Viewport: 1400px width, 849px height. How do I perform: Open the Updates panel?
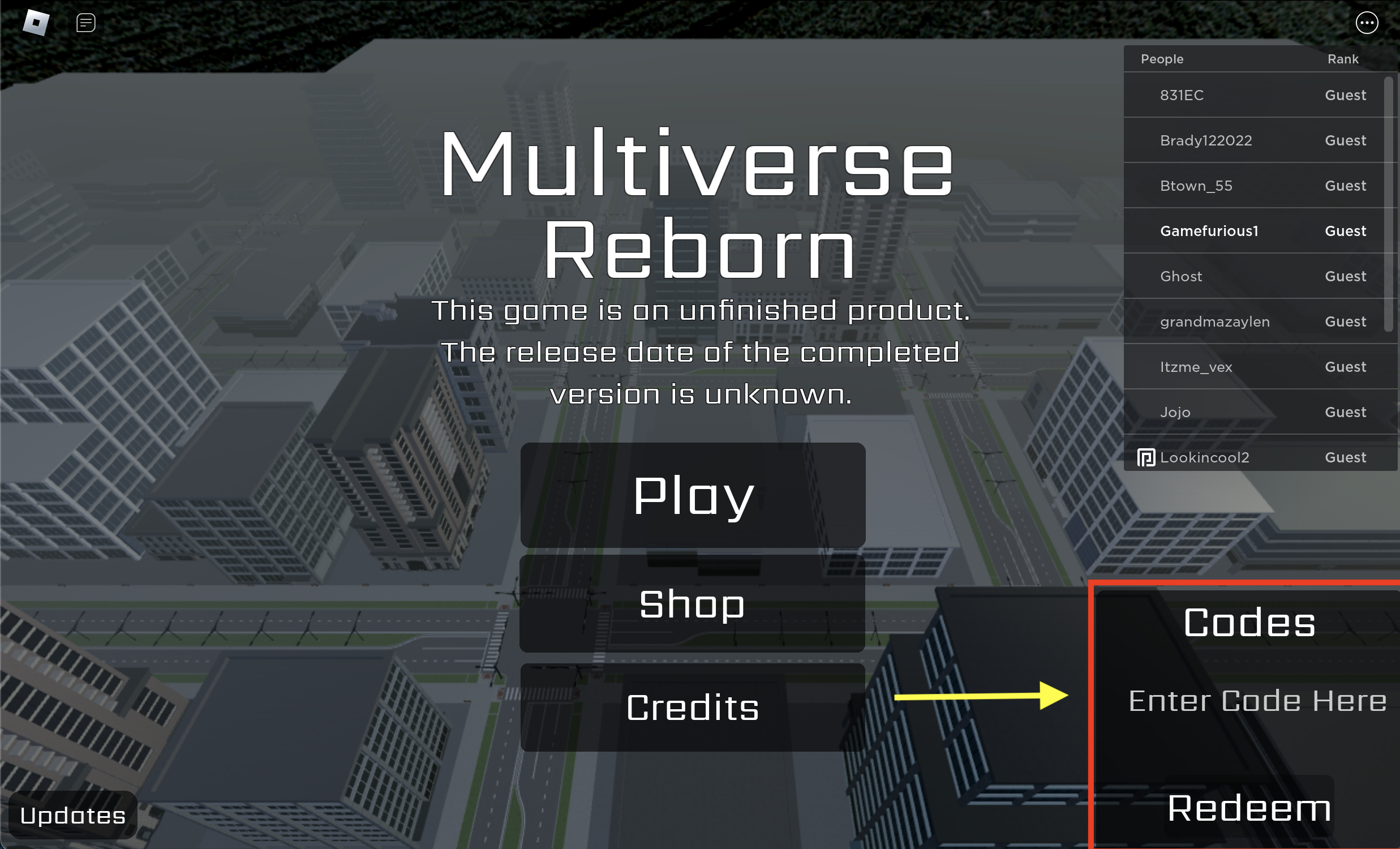pyautogui.click(x=73, y=816)
